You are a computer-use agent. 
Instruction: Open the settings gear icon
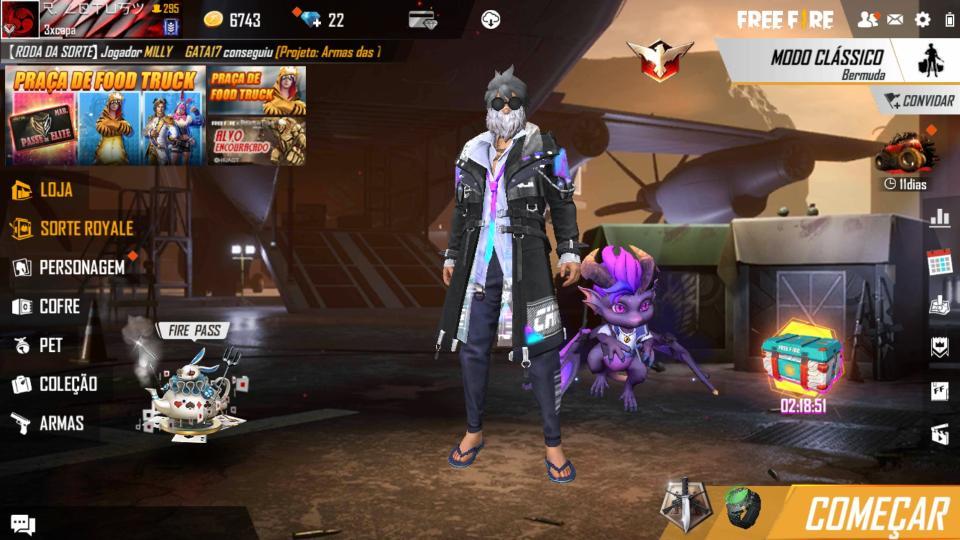(x=922, y=19)
